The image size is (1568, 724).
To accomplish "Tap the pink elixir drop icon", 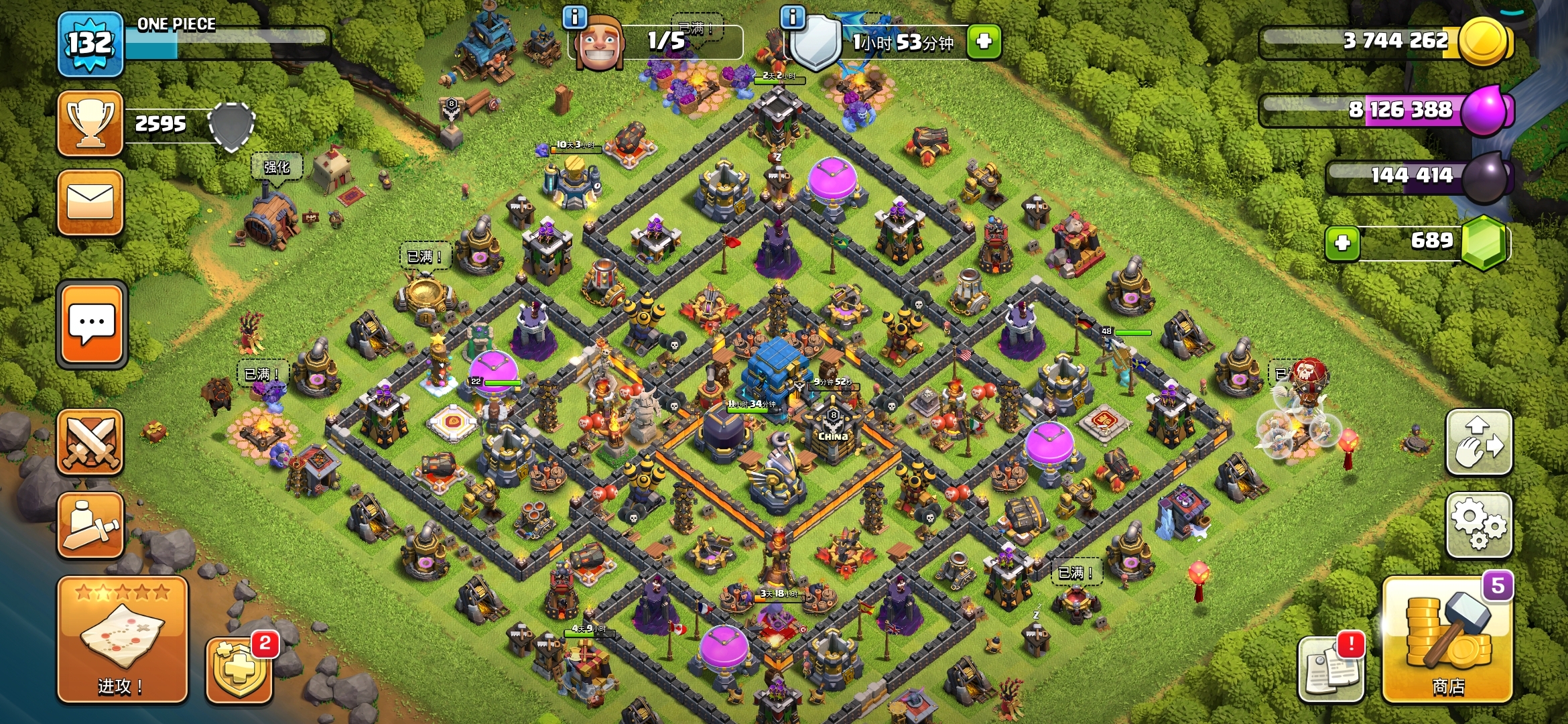I will (x=1485, y=109).
